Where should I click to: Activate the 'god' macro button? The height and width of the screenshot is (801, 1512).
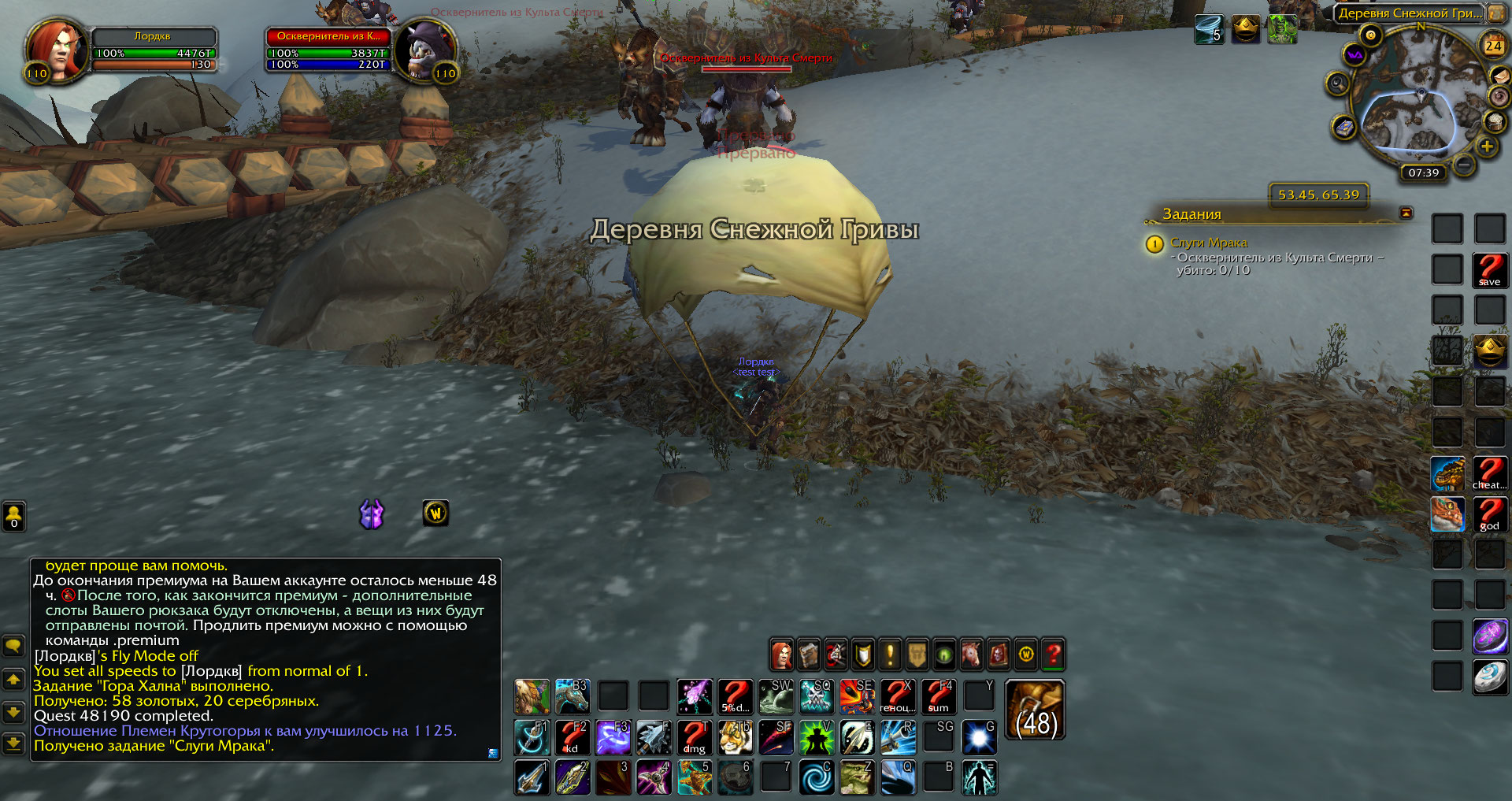[1489, 514]
